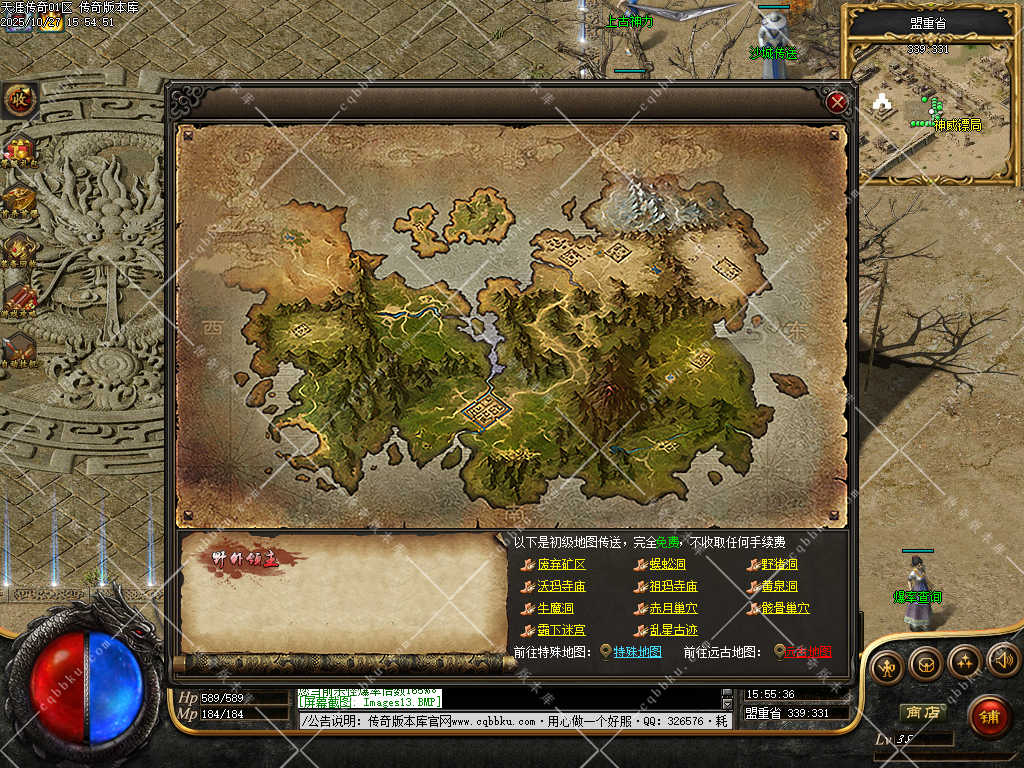
Task: Open the character figure icon button
Action: click(x=885, y=666)
